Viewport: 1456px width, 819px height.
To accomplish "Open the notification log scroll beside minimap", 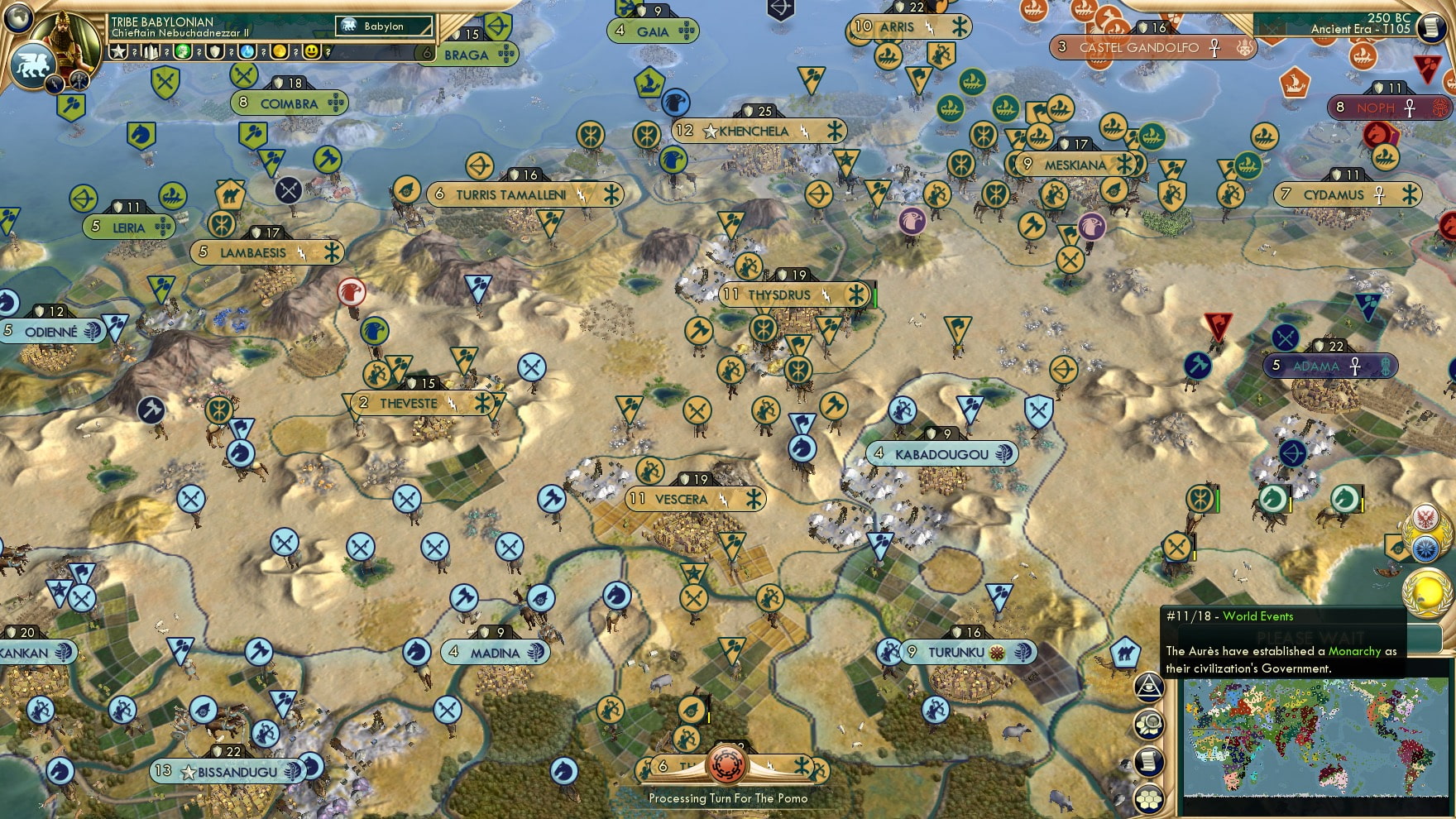I will 1147,763.
